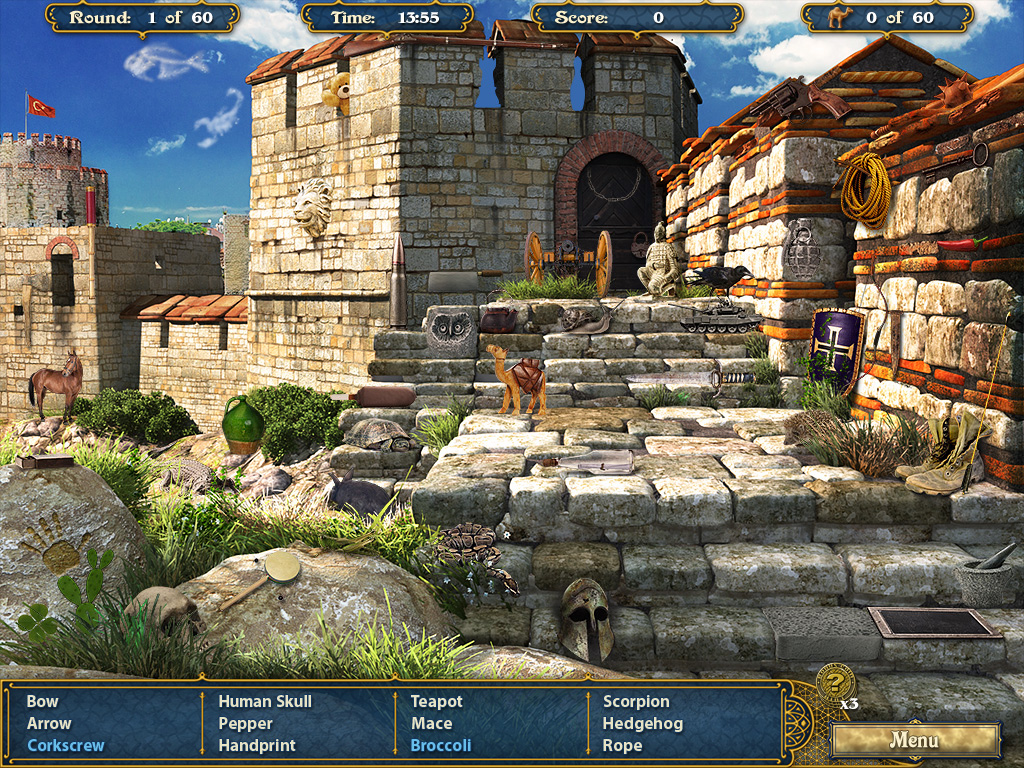
Task: Choose Arrow from the item list
Action: (x=49, y=724)
